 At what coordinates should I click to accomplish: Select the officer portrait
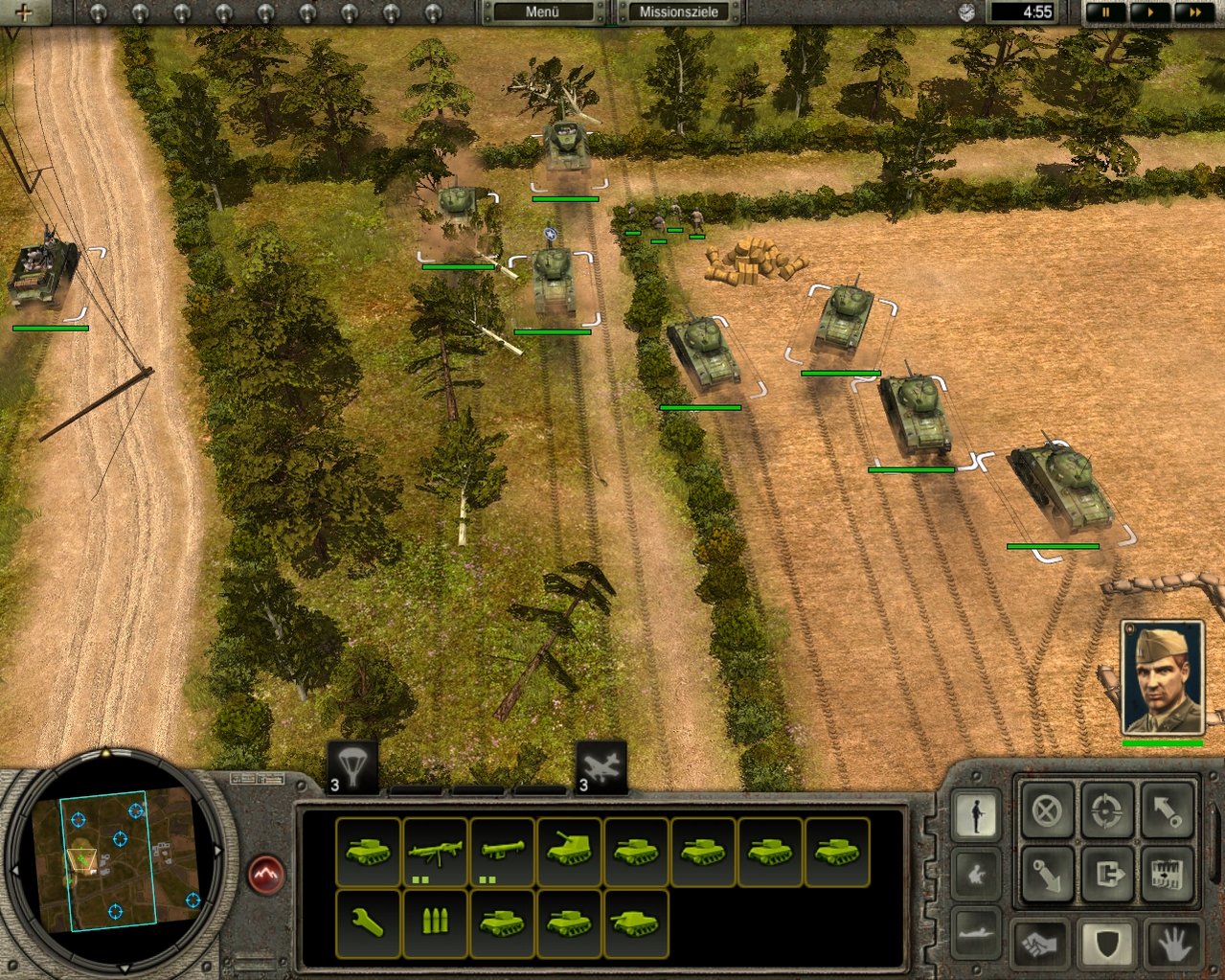tap(1162, 679)
